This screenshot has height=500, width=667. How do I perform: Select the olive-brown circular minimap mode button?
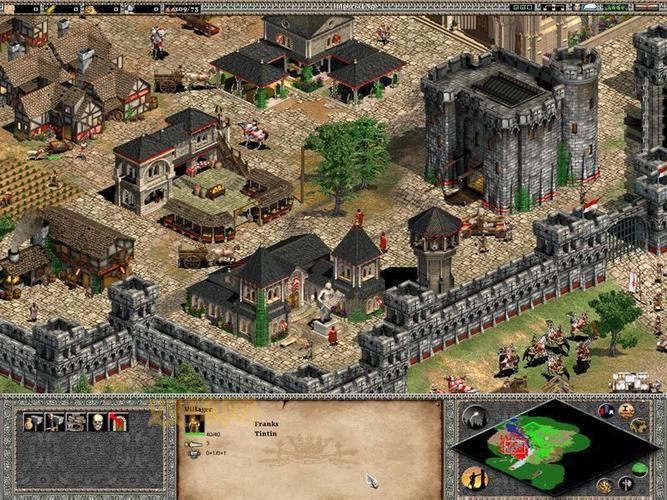tap(639, 426)
